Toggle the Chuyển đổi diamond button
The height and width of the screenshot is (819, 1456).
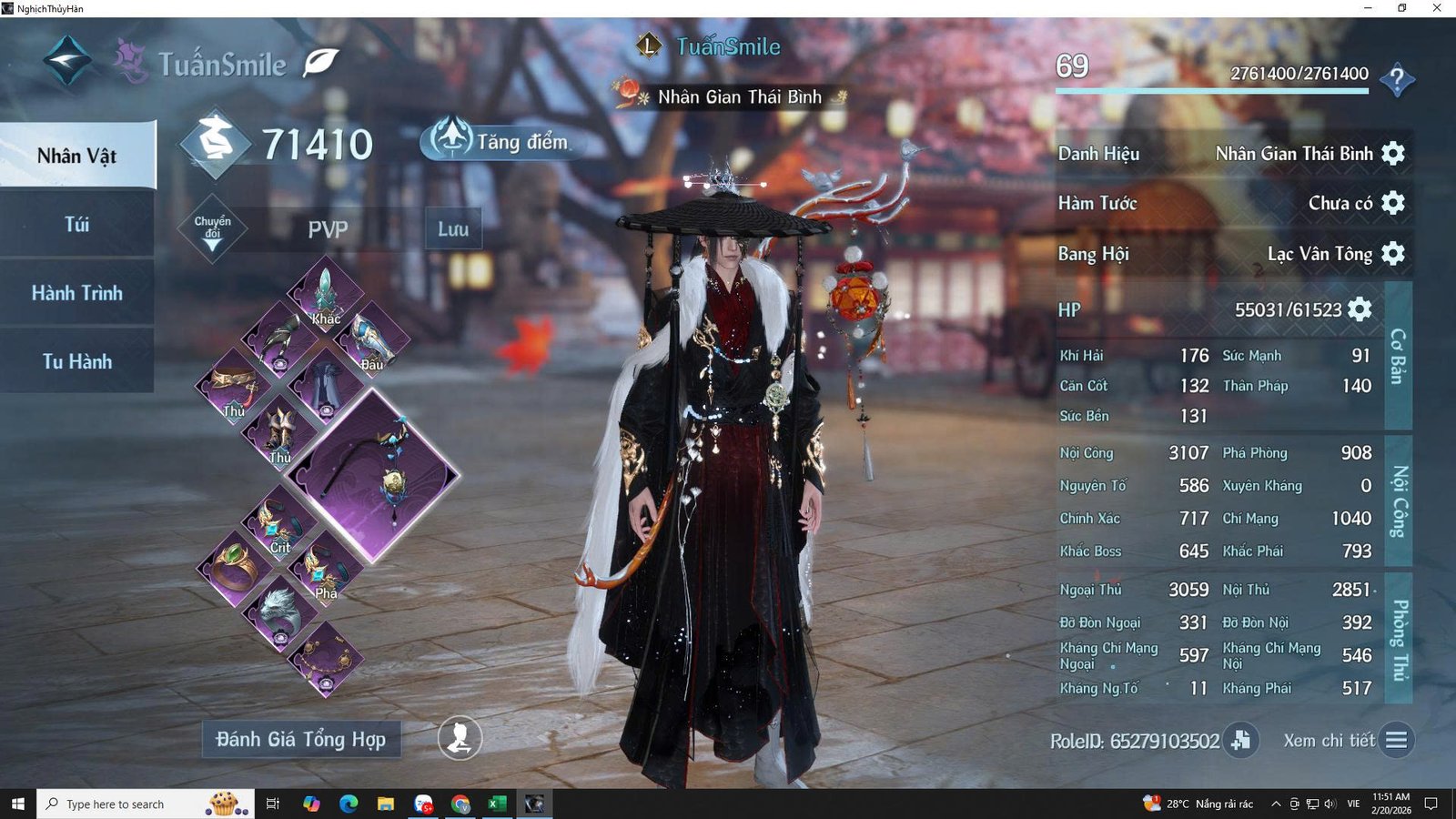(x=212, y=228)
